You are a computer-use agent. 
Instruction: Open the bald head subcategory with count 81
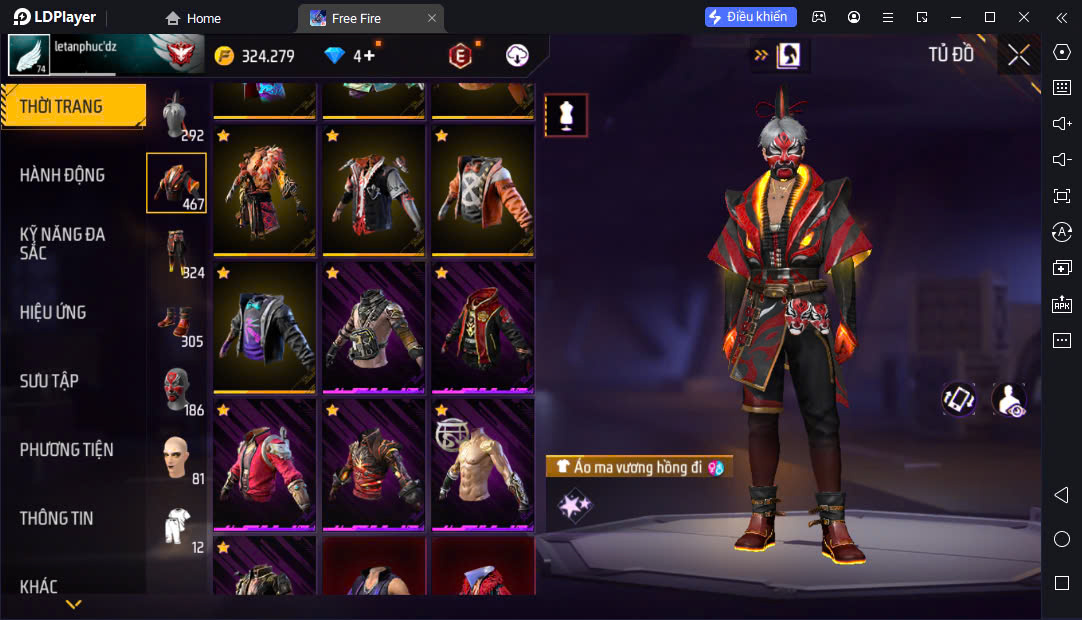coord(177,458)
